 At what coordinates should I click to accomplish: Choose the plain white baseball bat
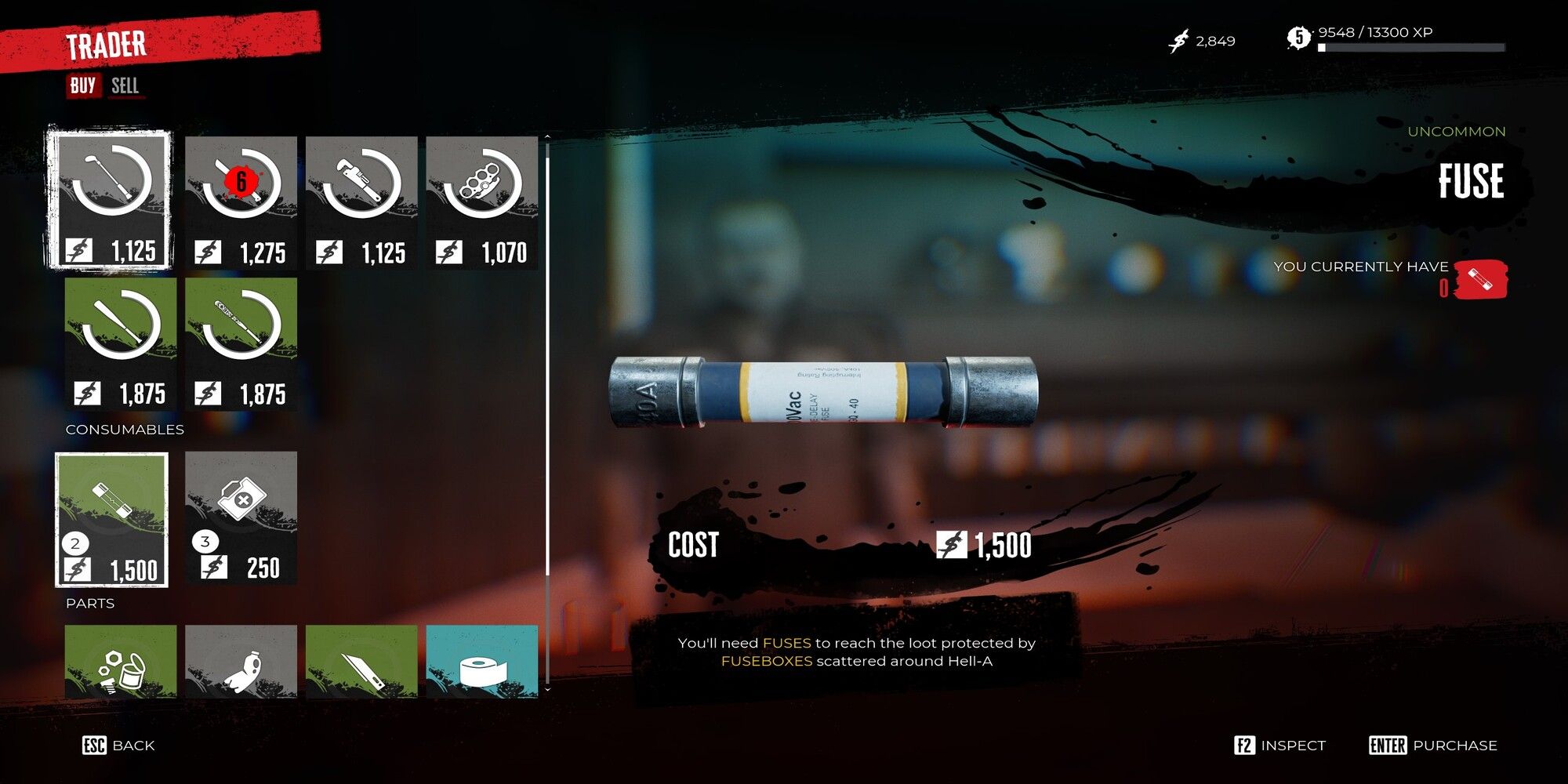point(121,343)
